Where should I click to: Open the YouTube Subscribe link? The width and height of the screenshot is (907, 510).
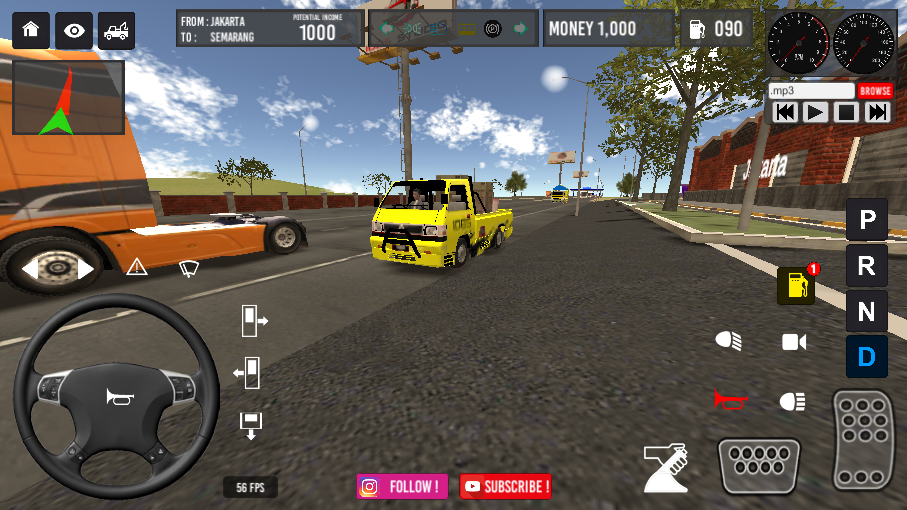[x=506, y=487]
